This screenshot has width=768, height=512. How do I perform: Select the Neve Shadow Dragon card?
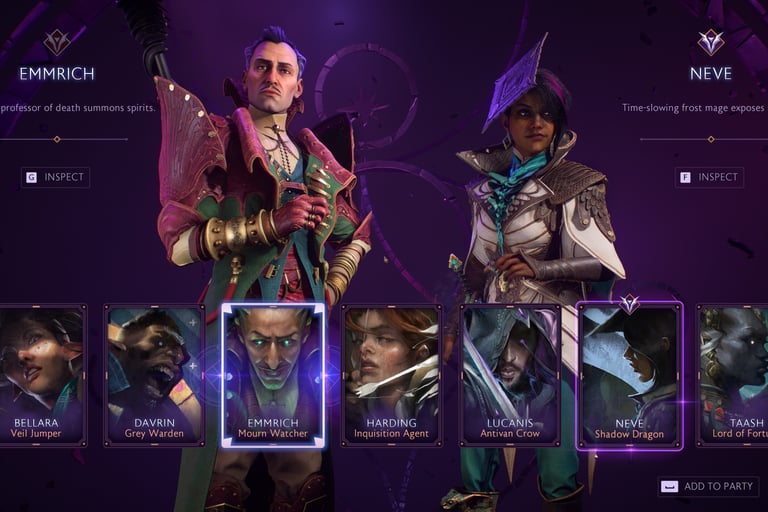tap(630, 375)
